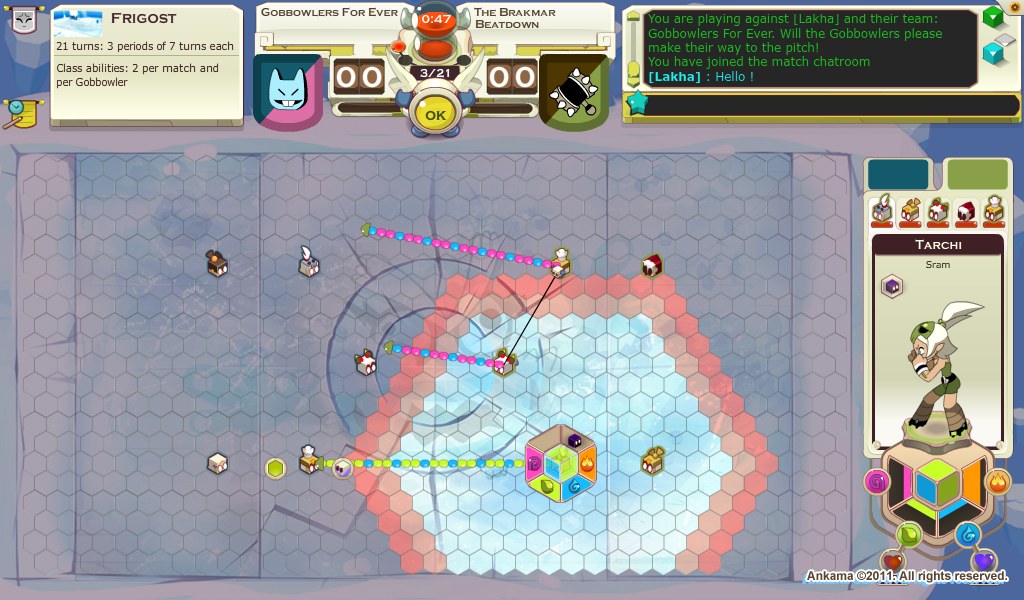Click the cyan cube icon beside chat
The image size is (1024, 600).
click(x=992, y=52)
